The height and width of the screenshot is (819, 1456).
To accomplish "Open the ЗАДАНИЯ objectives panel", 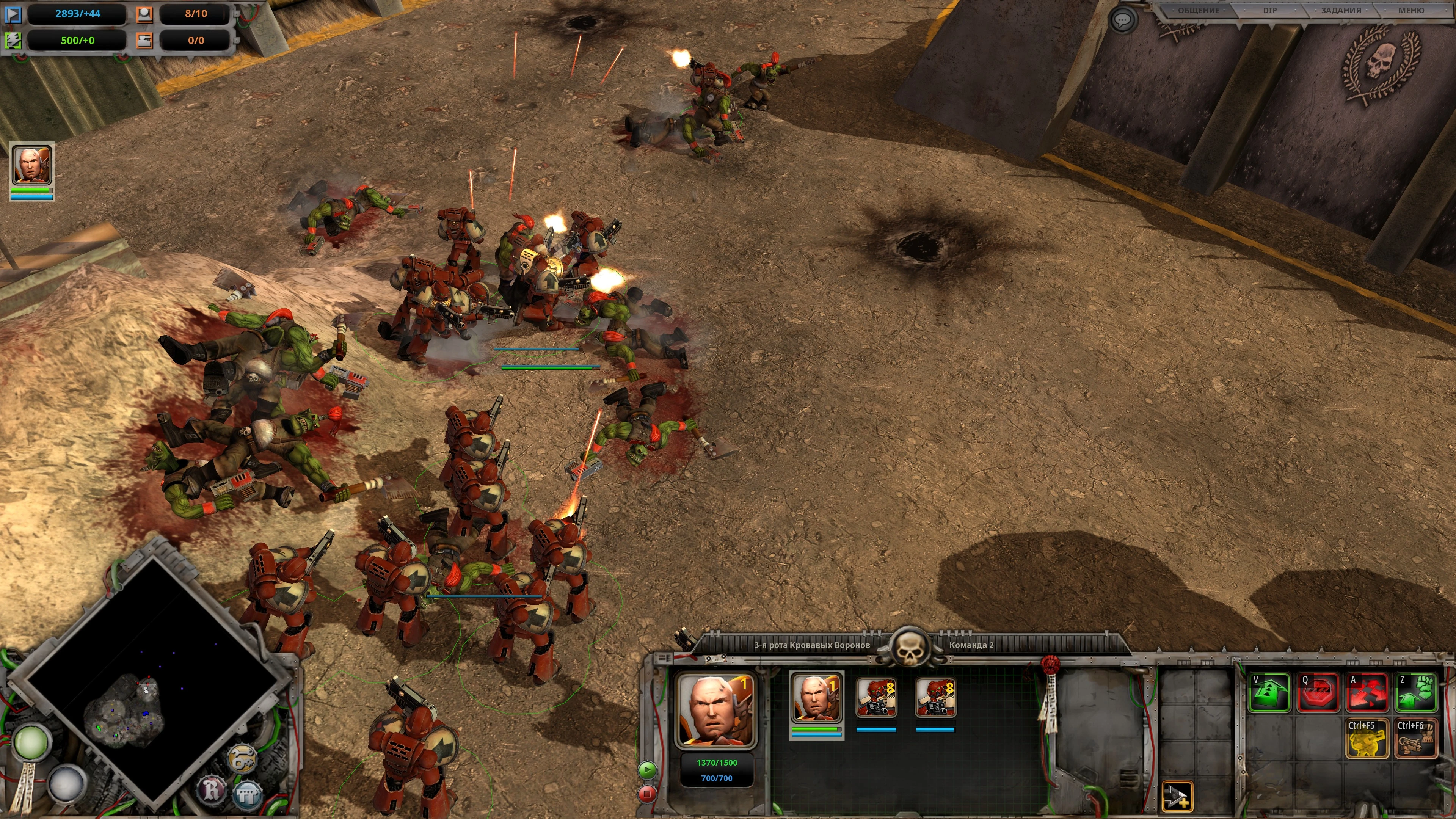I will tap(1341, 11).
